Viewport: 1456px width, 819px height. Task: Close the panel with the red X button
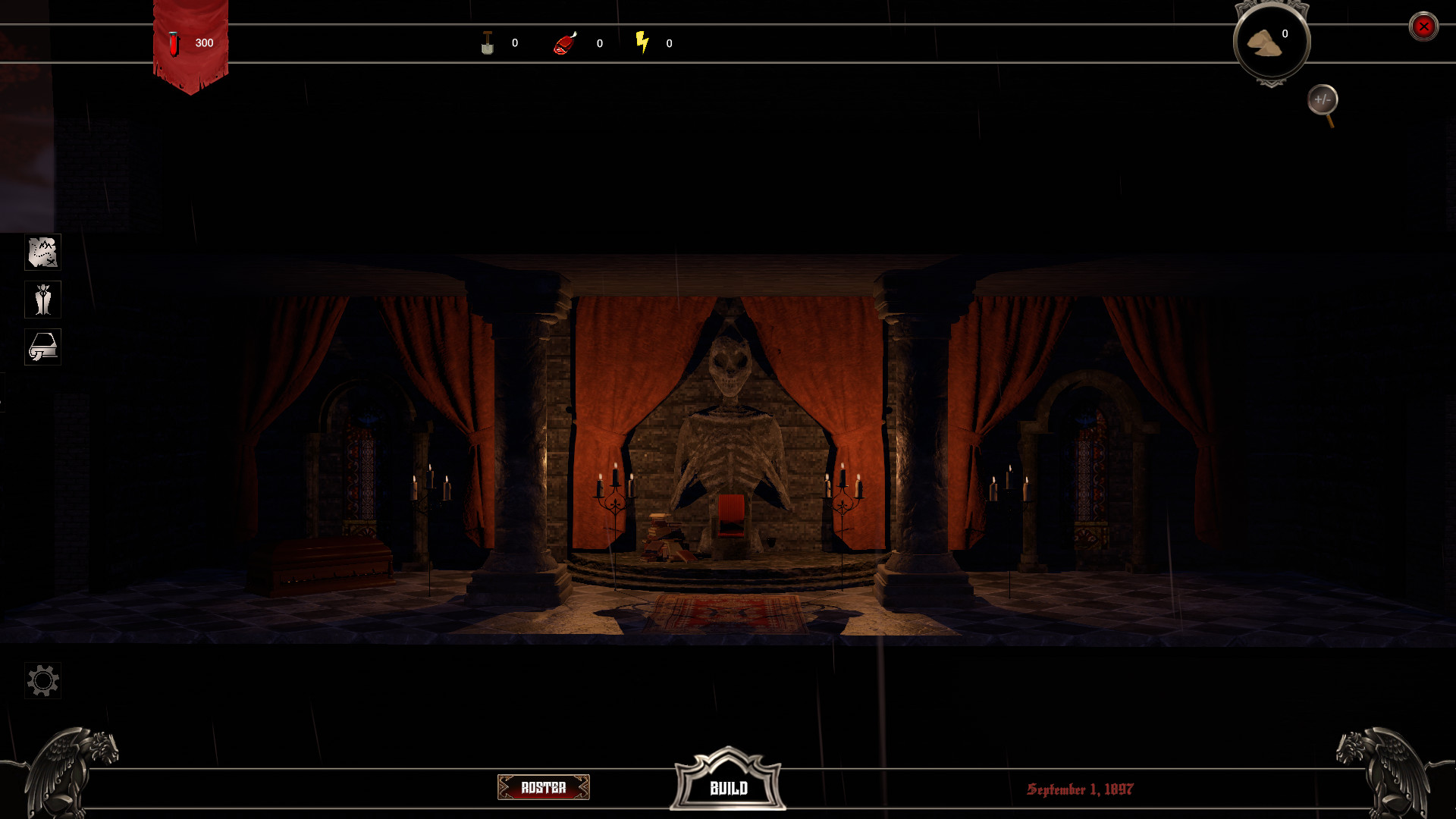tap(1425, 26)
